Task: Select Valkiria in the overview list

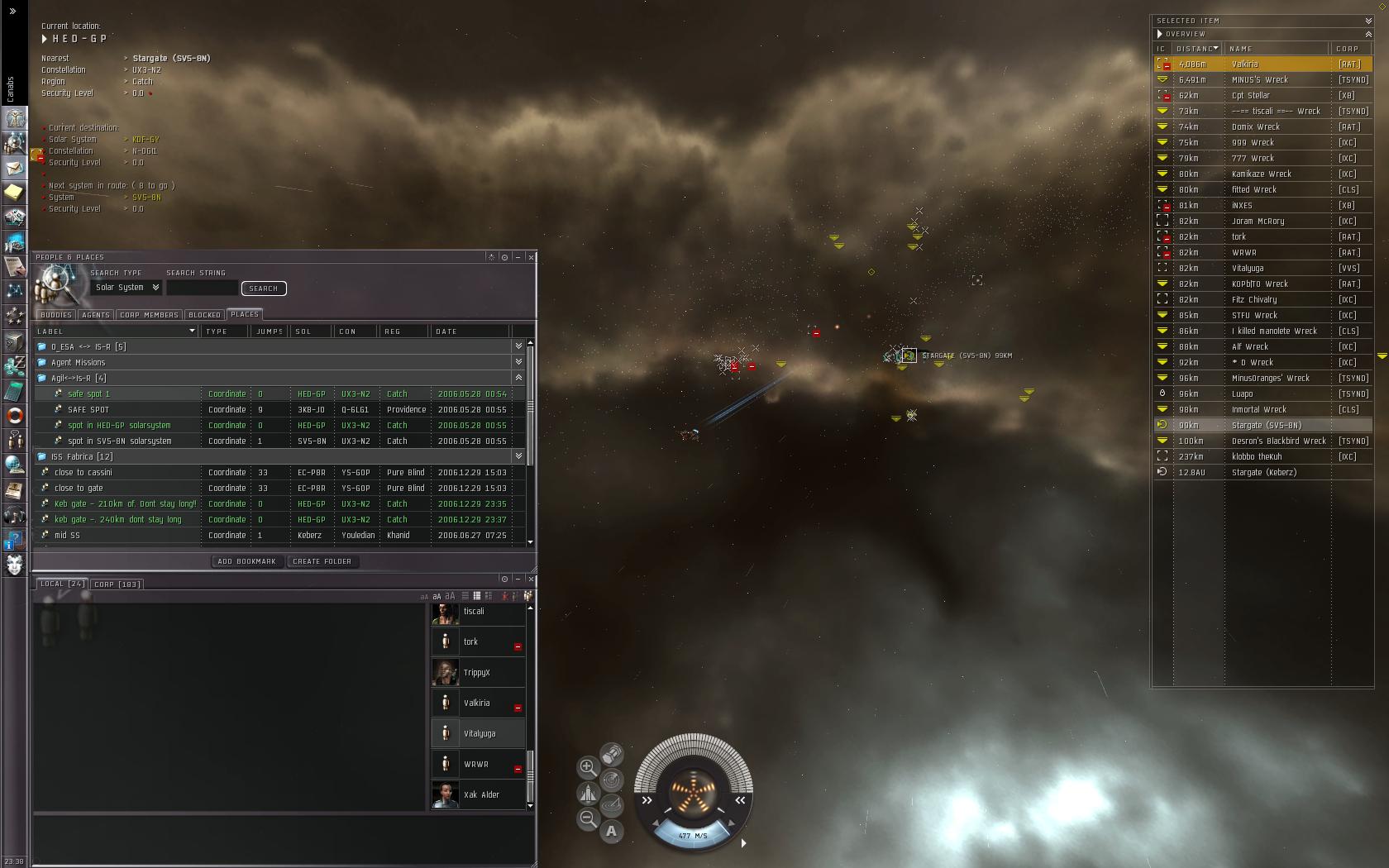Action: [x=1245, y=64]
